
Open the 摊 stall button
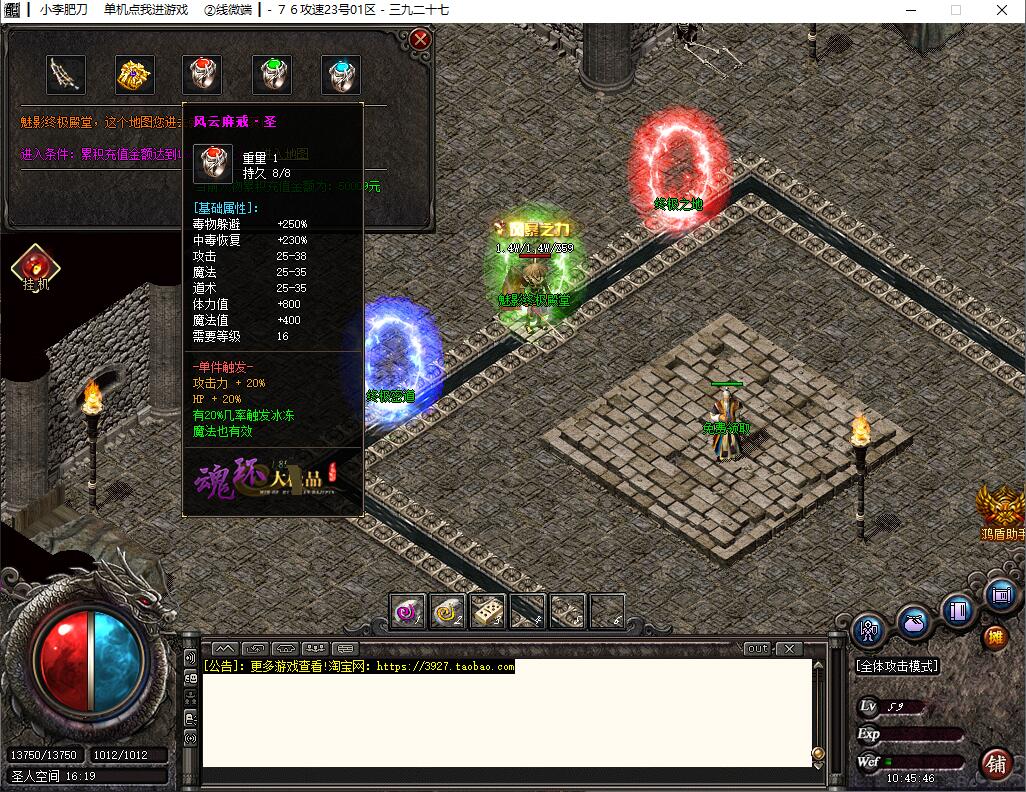click(x=994, y=637)
